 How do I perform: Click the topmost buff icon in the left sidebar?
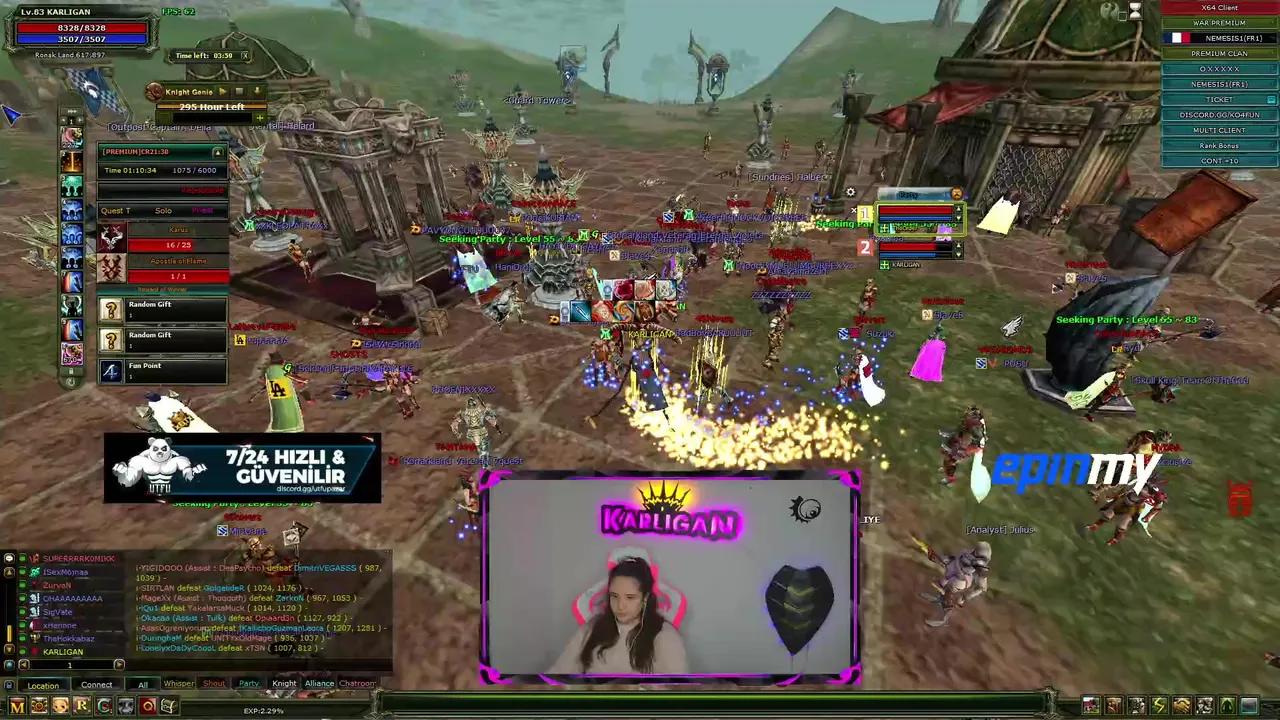click(x=71, y=136)
